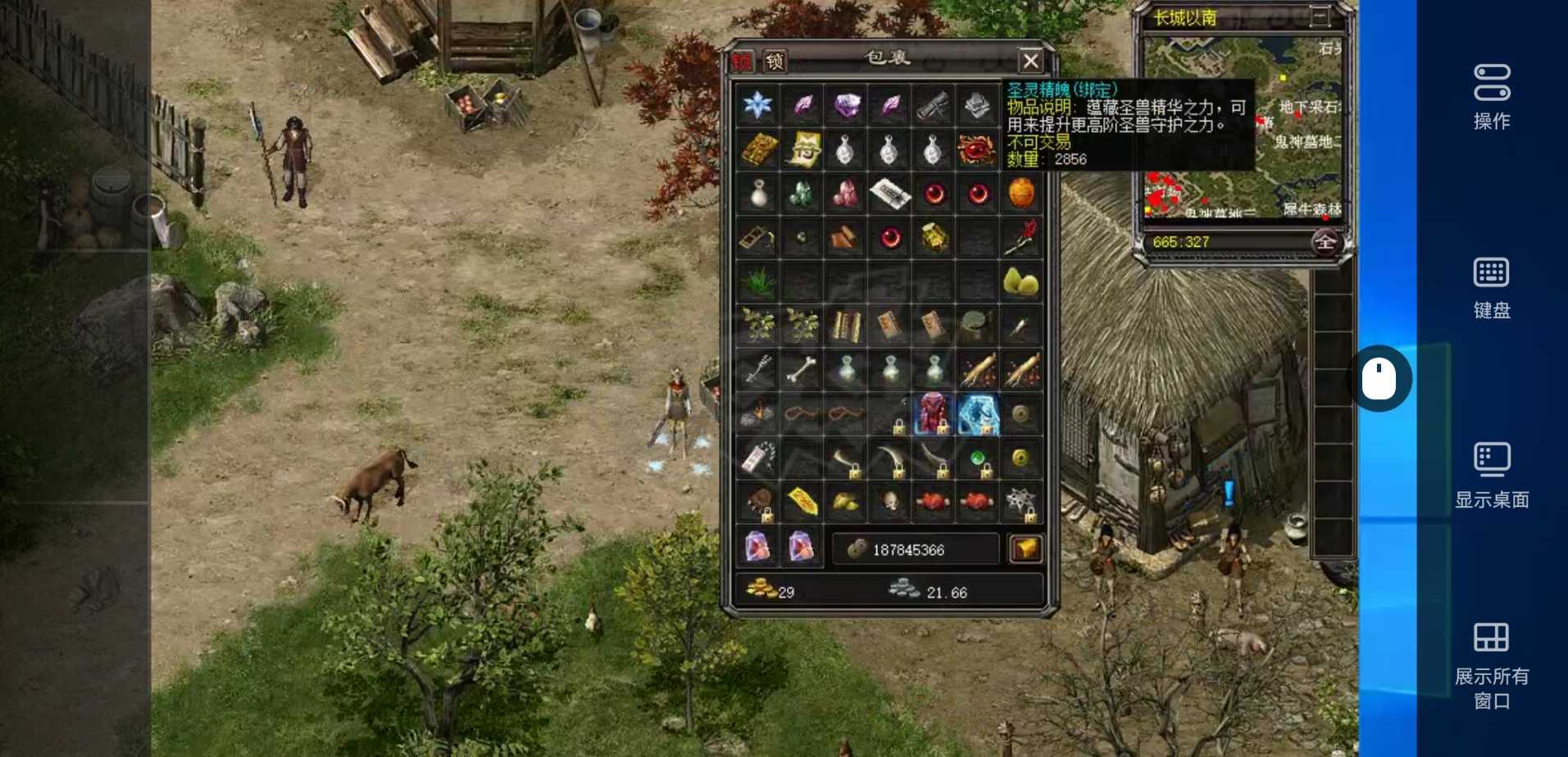Minimize the 长城以南 minimap panel
The image size is (1568, 757).
(1320, 16)
